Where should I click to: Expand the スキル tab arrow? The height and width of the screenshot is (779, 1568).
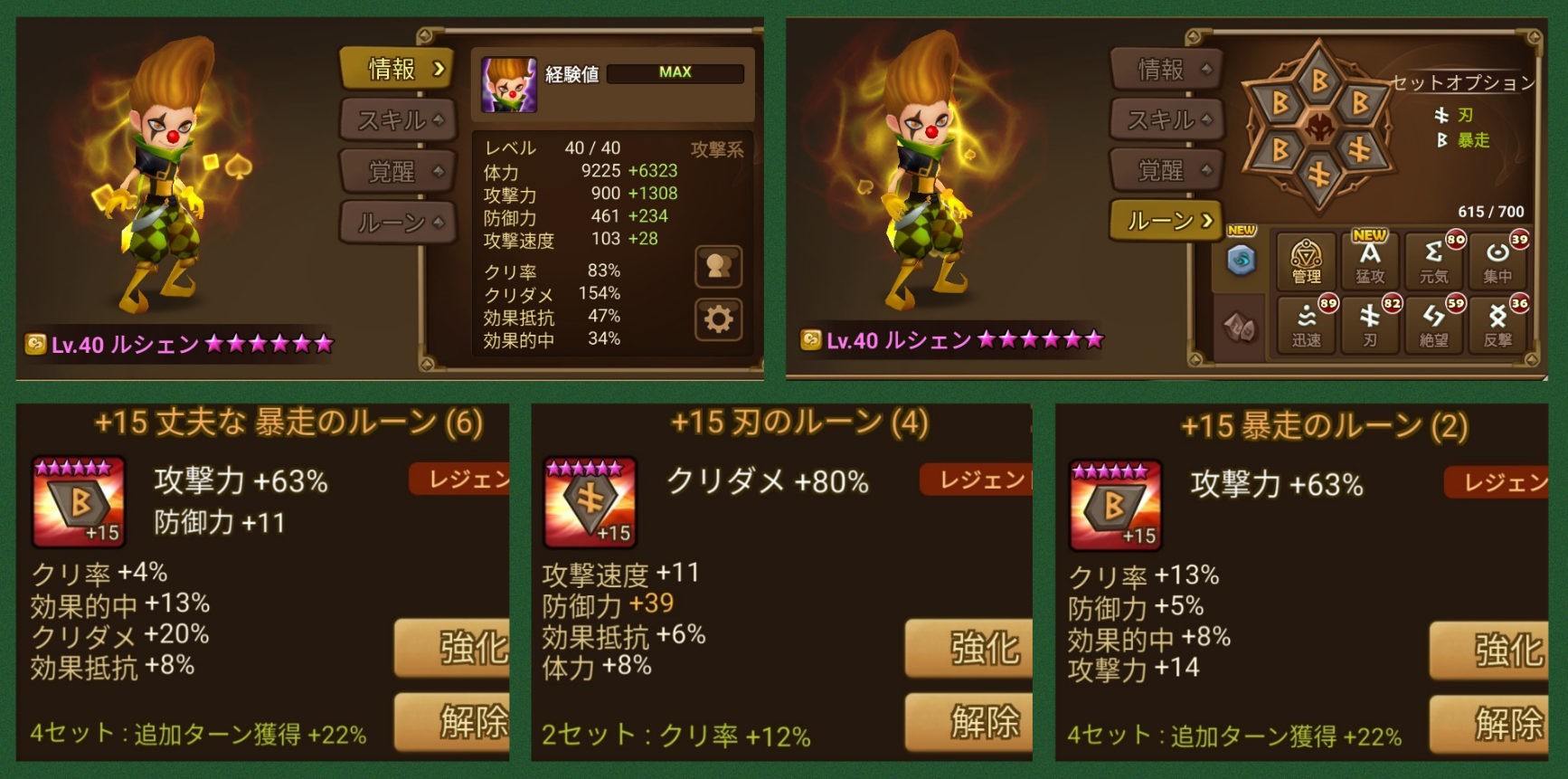pos(438,119)
